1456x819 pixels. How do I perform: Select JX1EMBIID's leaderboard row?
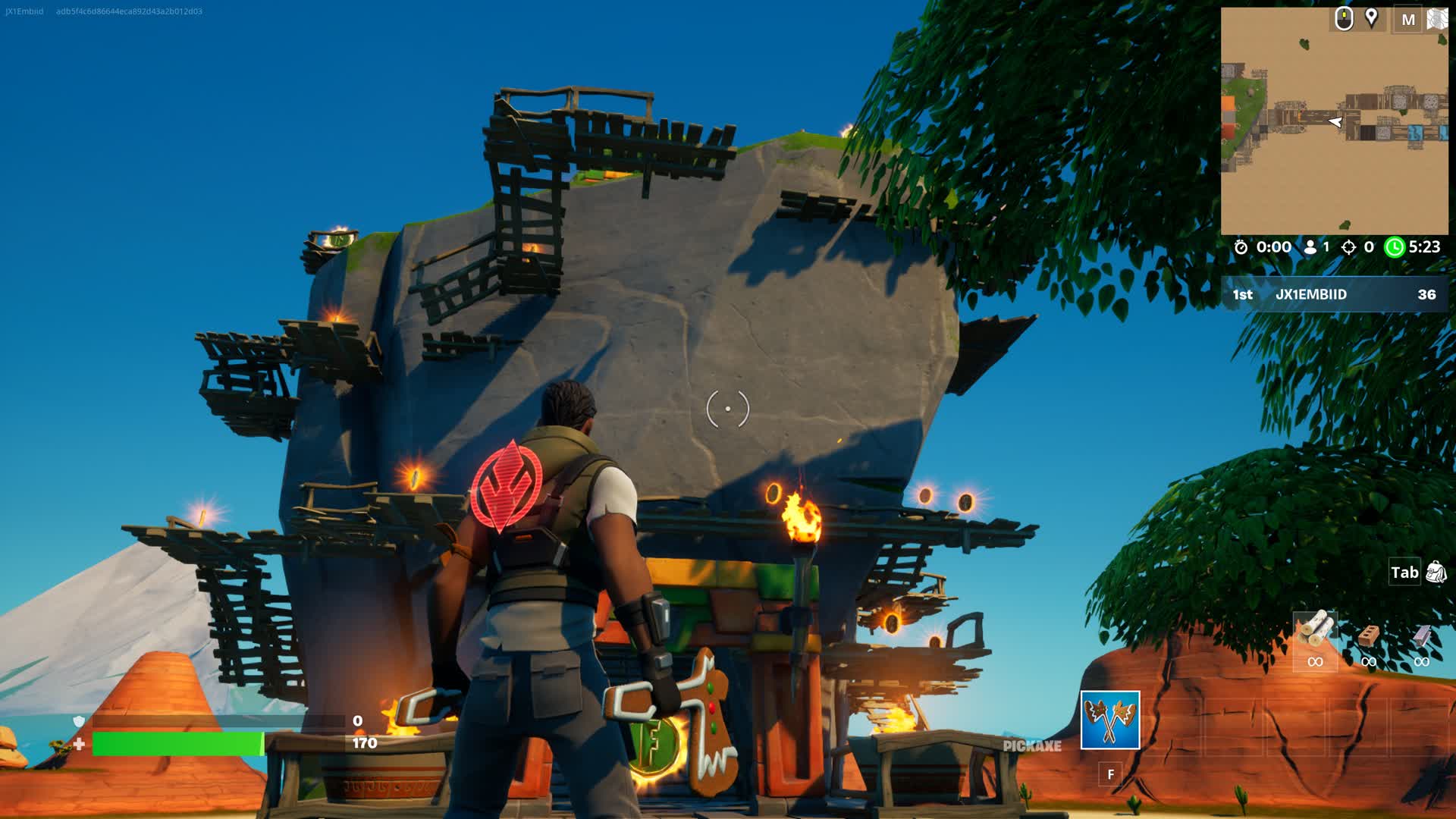[x=1334, y=294]
